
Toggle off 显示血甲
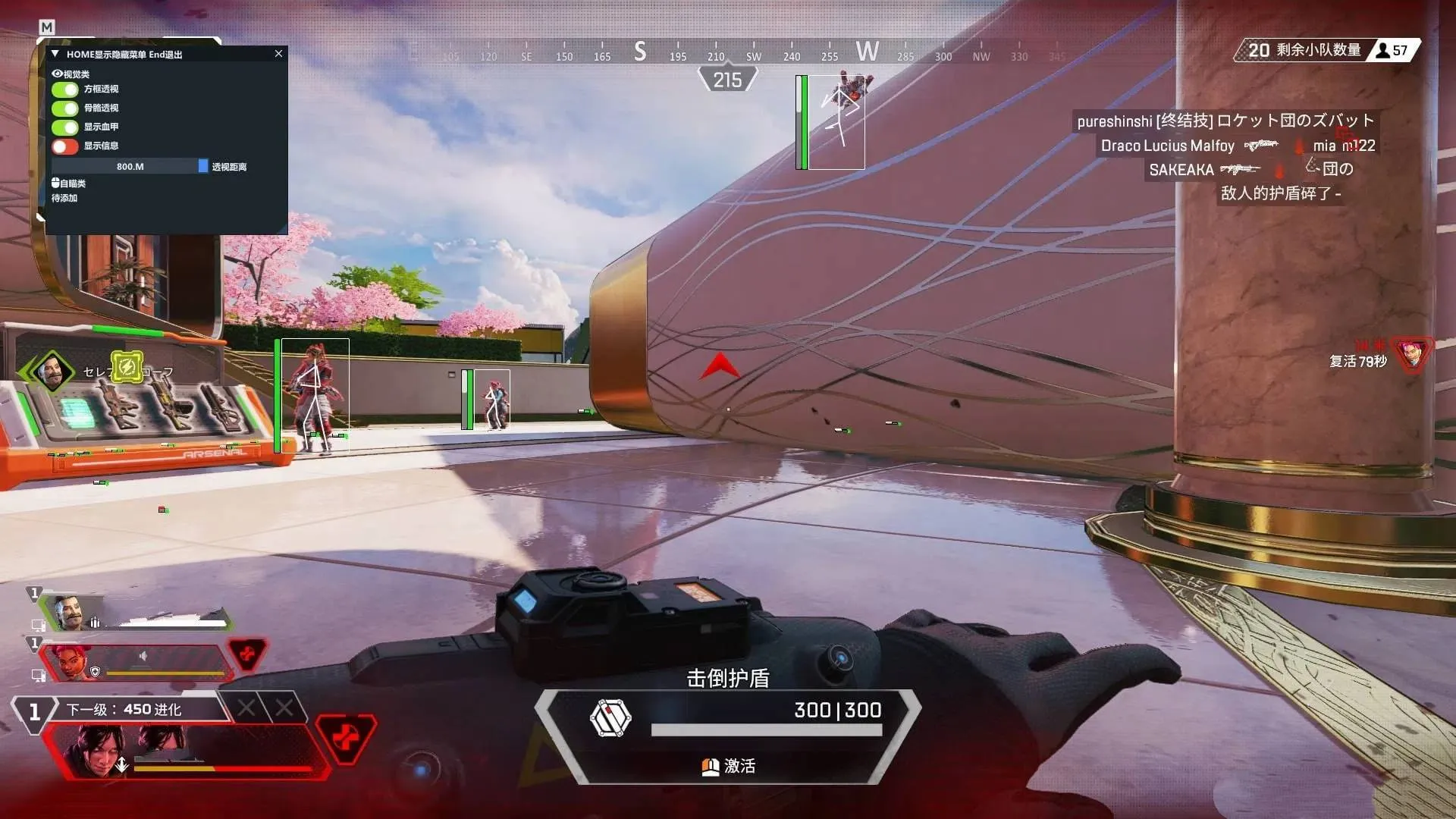click(x=64, y=127)
